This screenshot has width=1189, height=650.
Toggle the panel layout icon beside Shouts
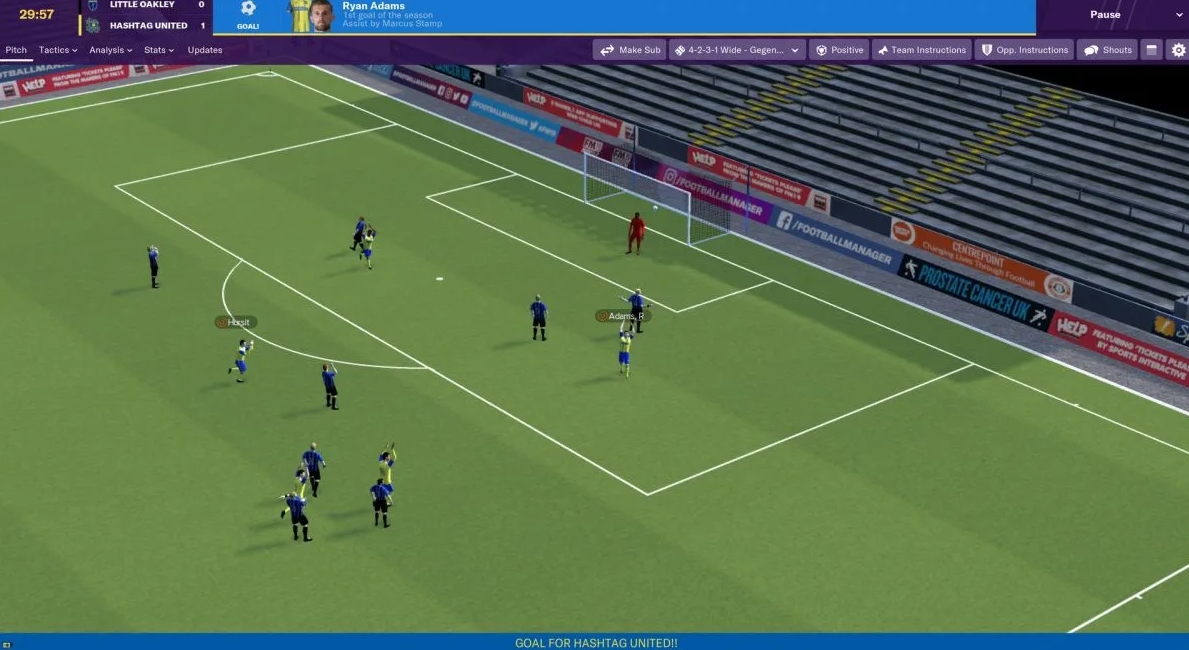tap(1152, 50)
